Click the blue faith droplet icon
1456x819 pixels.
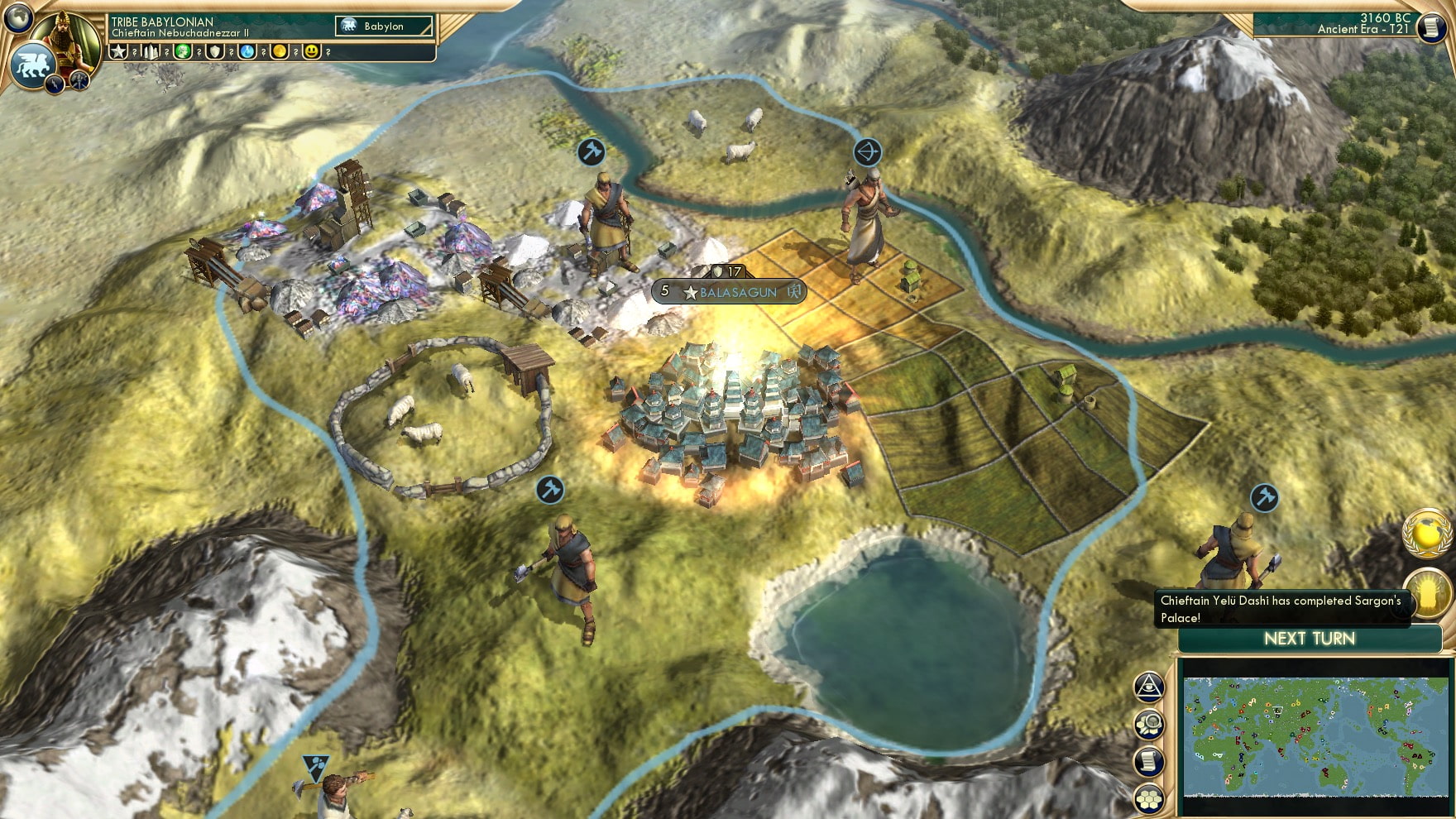pos(248,51)
